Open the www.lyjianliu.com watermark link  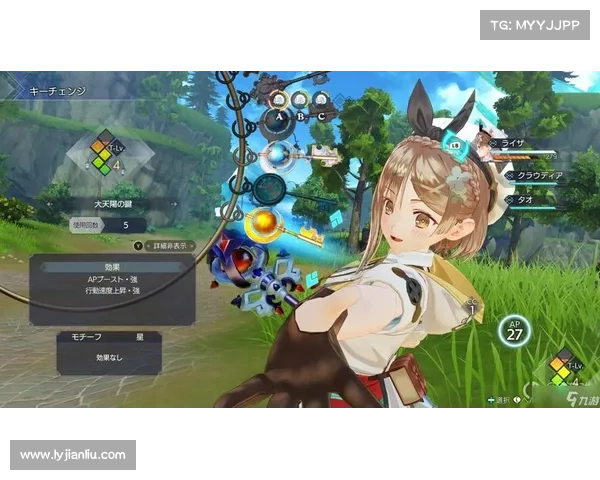(x=72, y=455)
